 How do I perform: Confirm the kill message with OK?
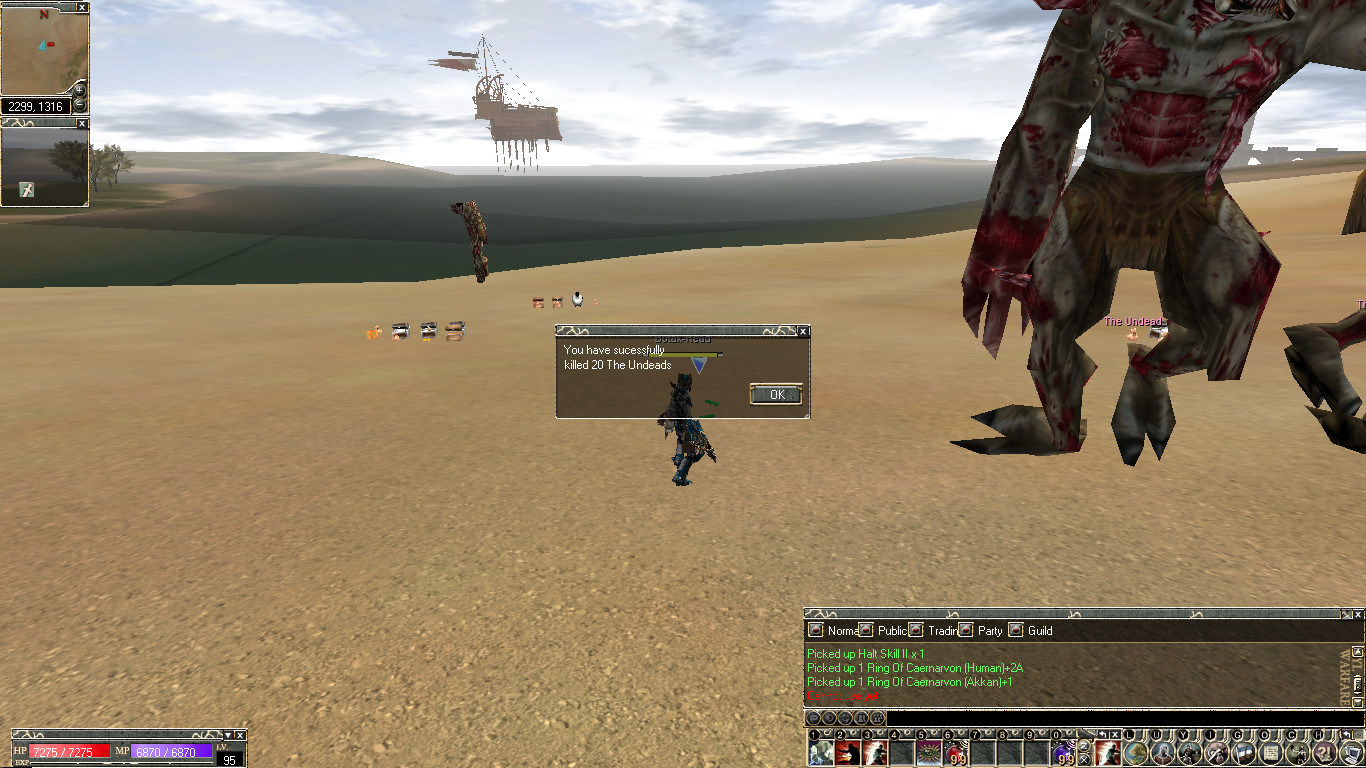click(x=776, y=394)
